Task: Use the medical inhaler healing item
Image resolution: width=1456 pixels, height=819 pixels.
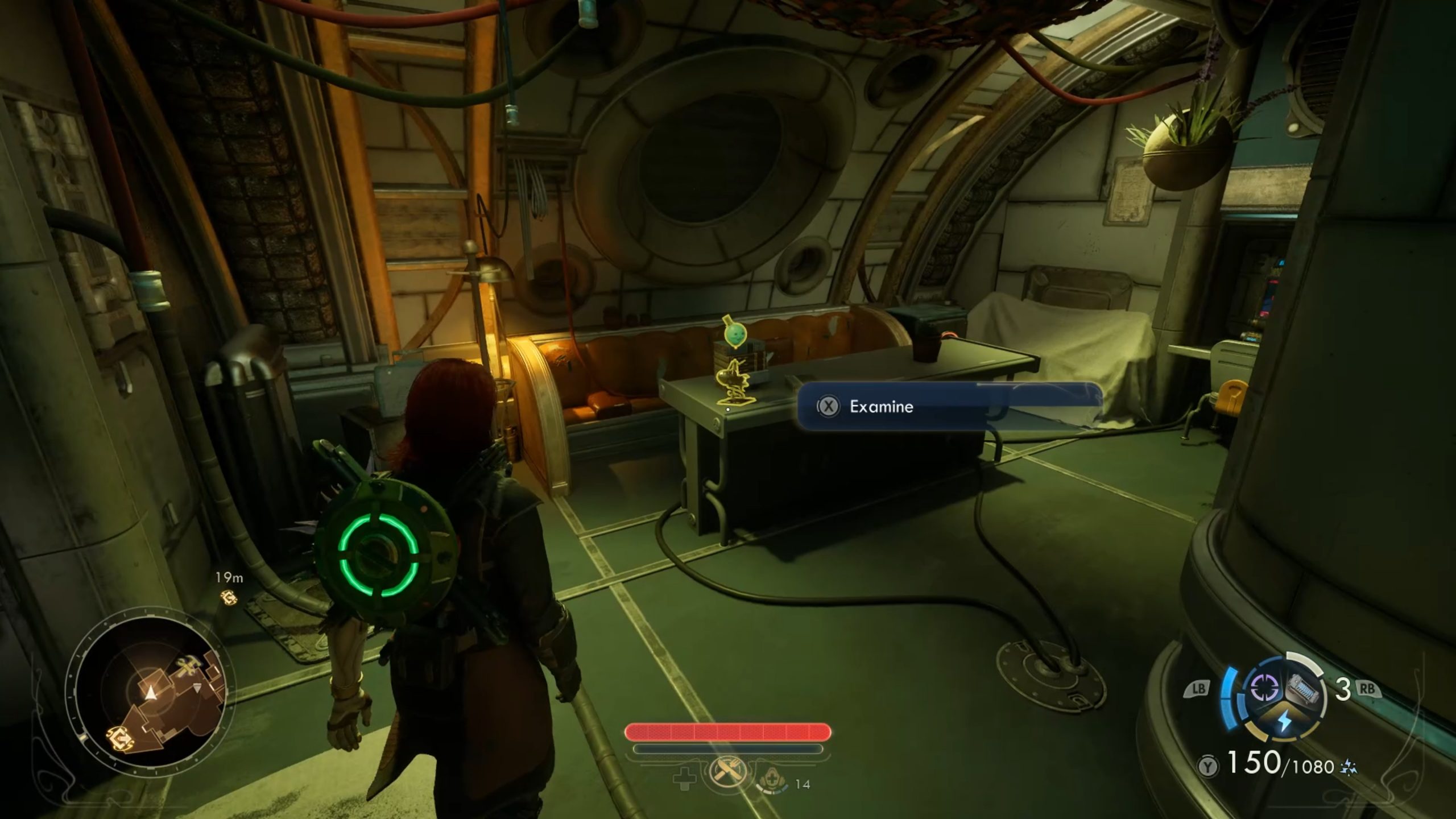Action: tap(772, 780)
